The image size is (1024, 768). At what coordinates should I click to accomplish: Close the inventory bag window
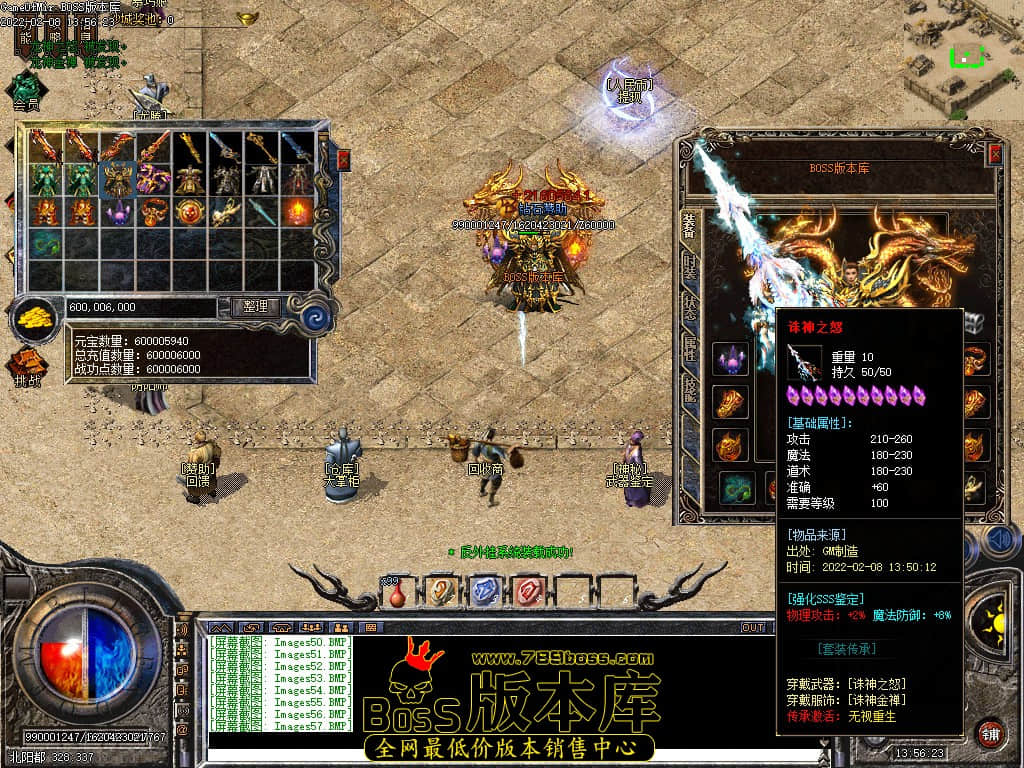point(344,159)
